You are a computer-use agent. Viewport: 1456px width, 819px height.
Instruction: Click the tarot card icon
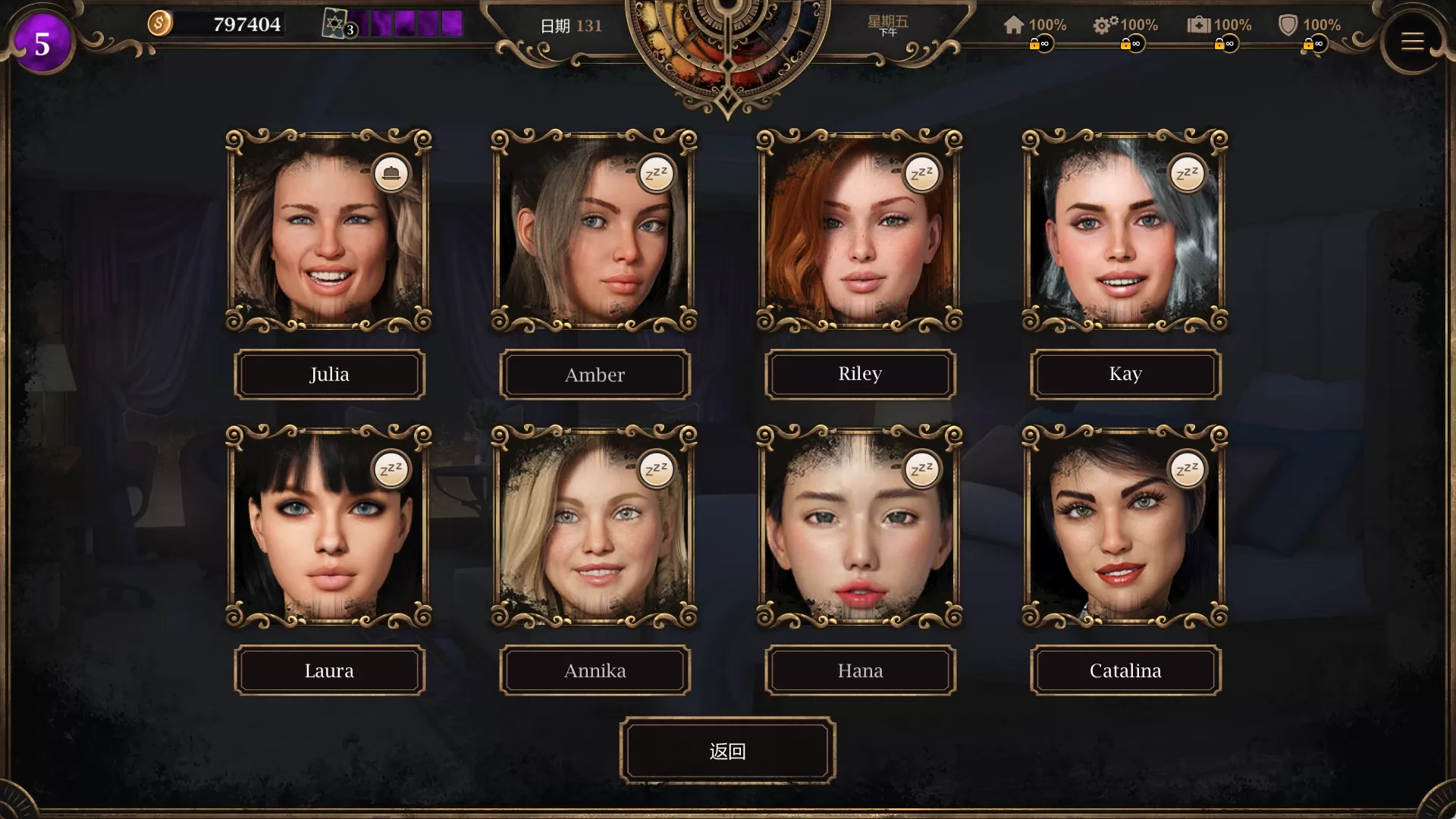click(x=335, y=24)
